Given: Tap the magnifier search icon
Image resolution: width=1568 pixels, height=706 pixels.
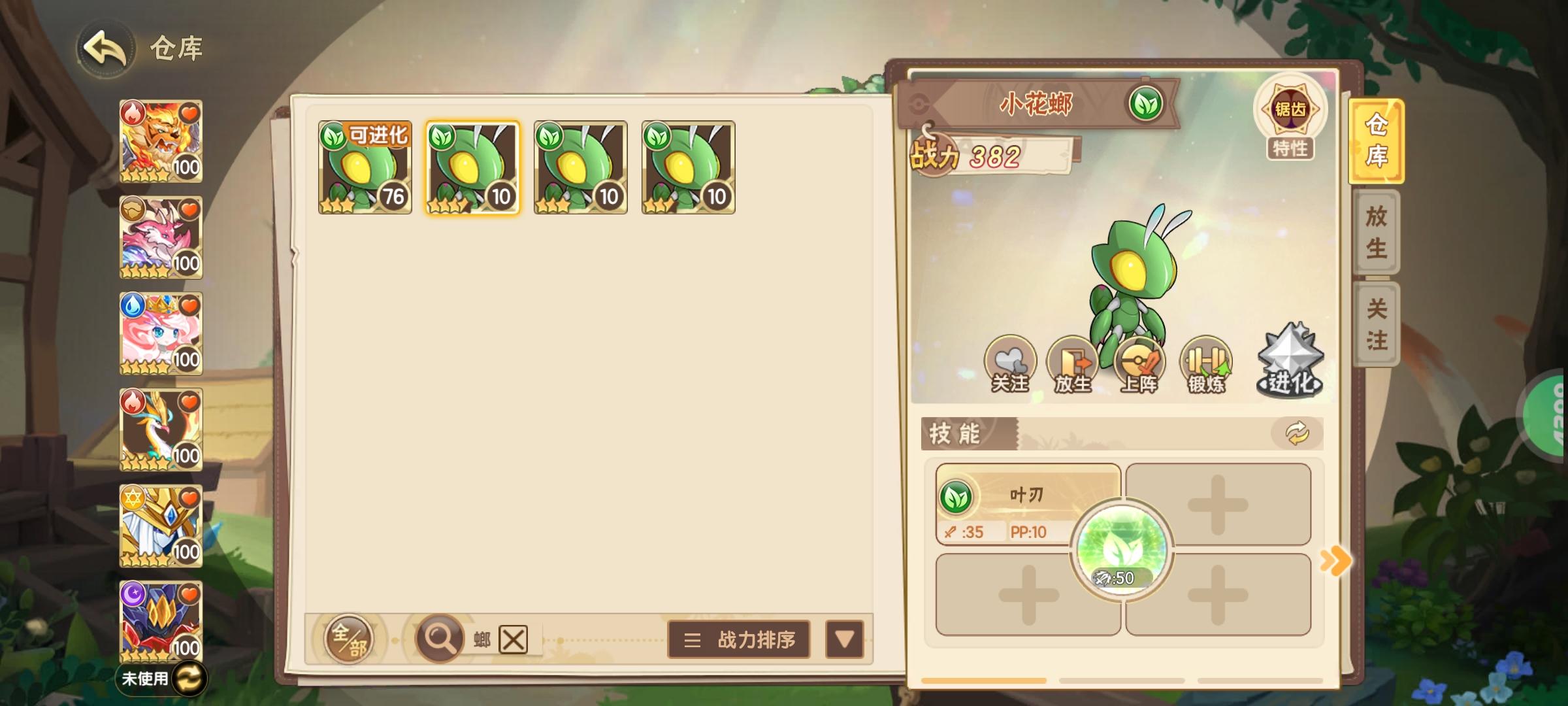Looking at the screenshot, I should tap(441, 639).
